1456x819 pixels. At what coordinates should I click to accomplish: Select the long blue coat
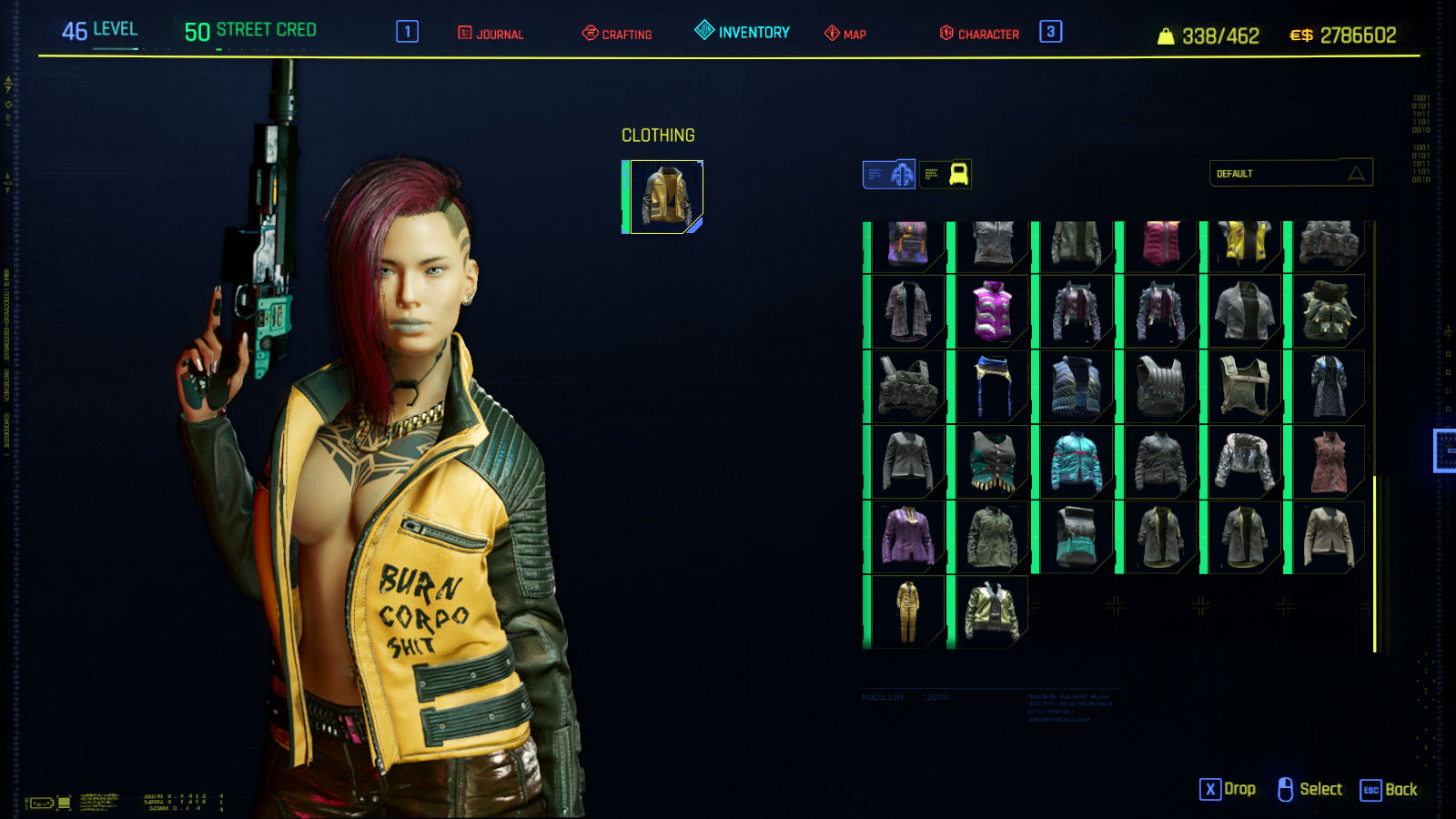click(x=1329, y=387)
